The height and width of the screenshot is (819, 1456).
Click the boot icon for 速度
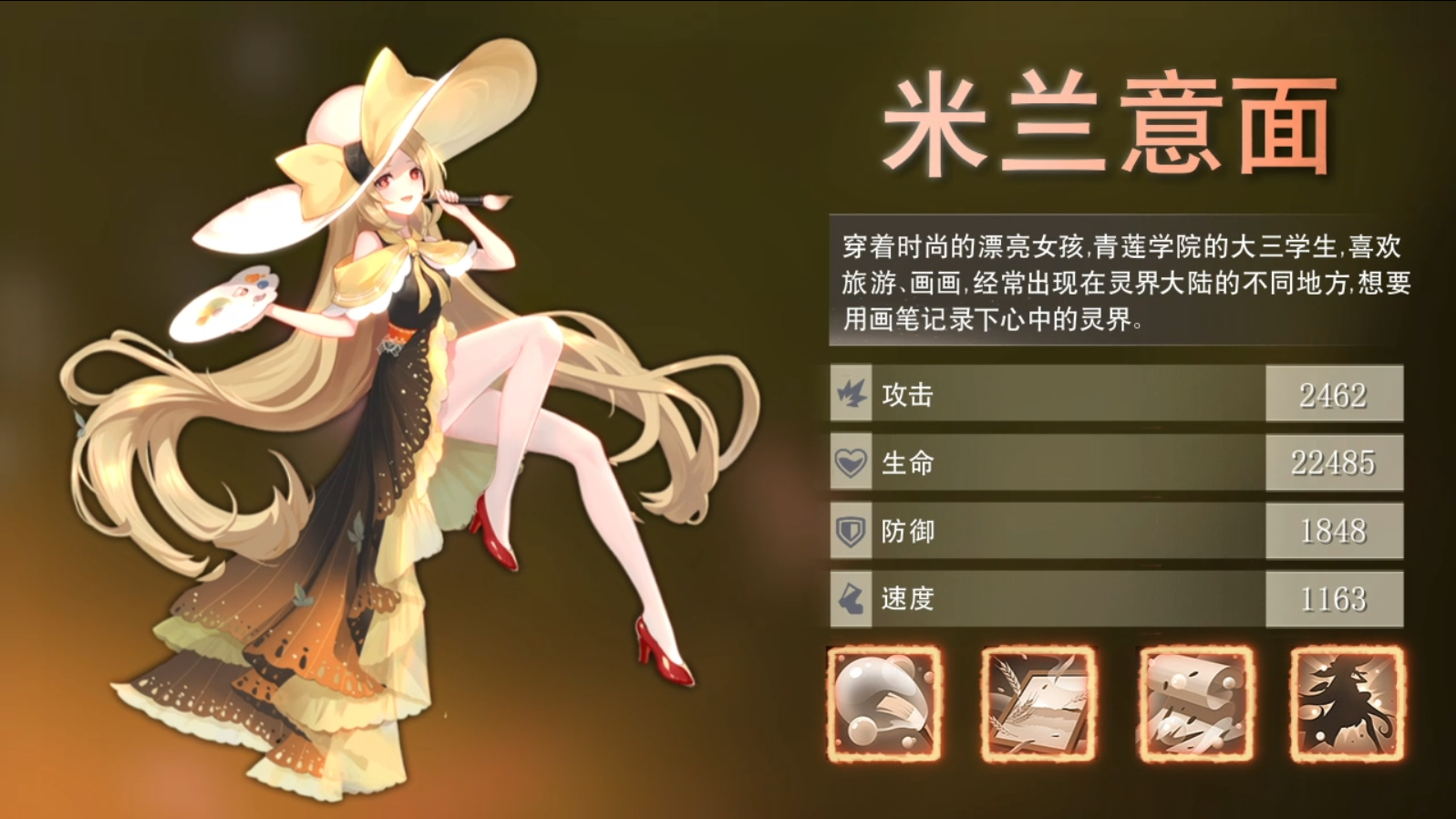pos(851,598)
